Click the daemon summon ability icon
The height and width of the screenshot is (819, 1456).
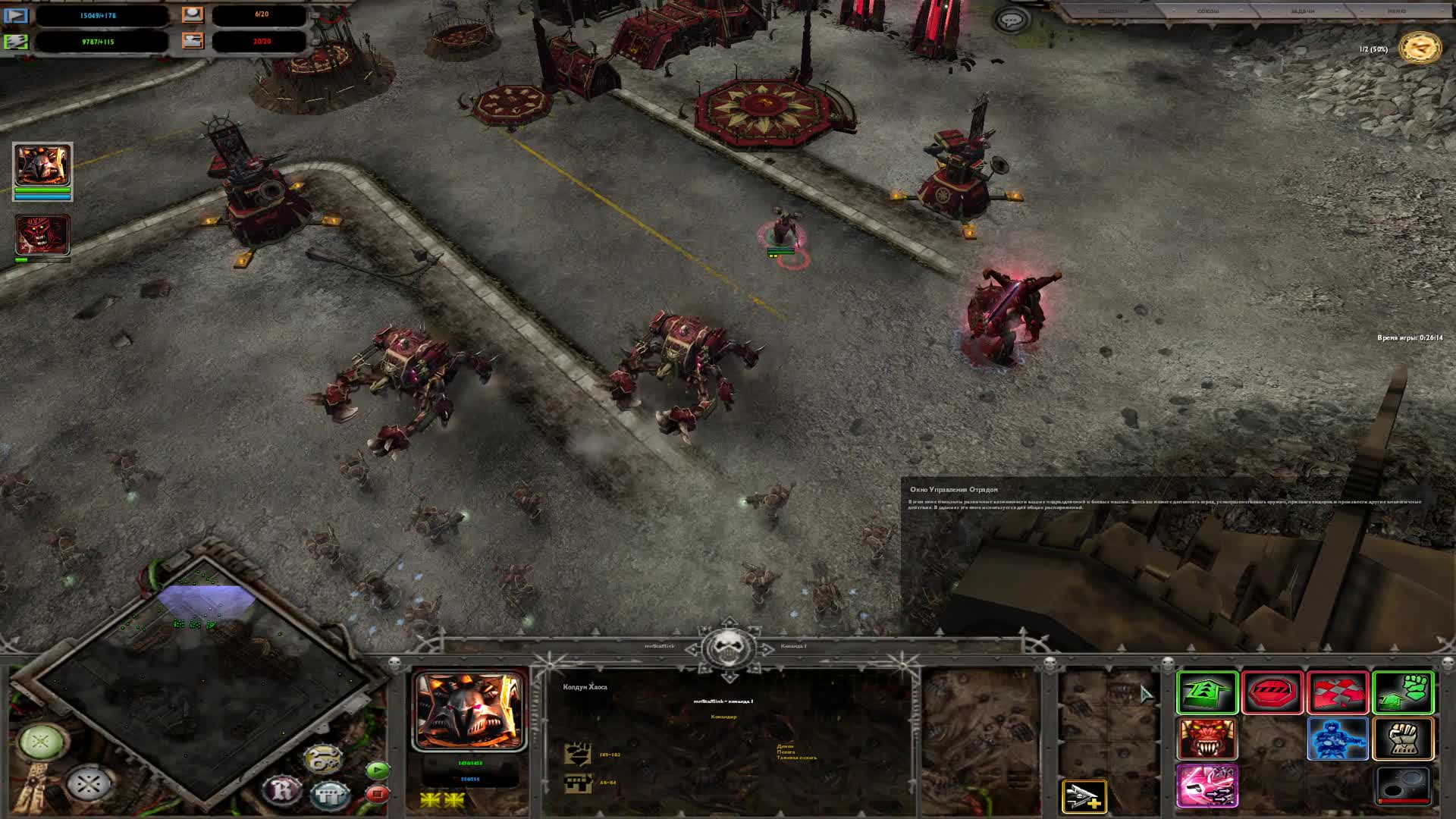[1207, 739]
